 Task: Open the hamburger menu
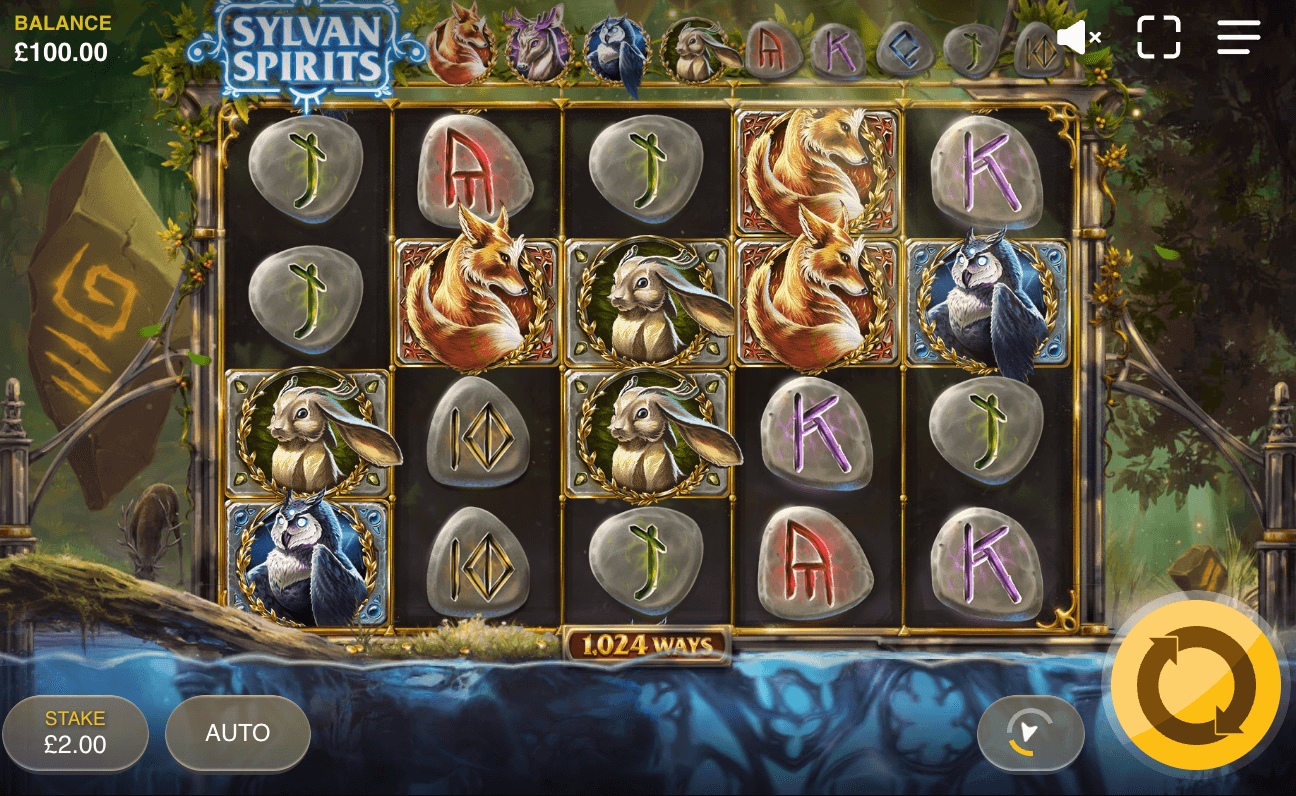(1238, 38)
